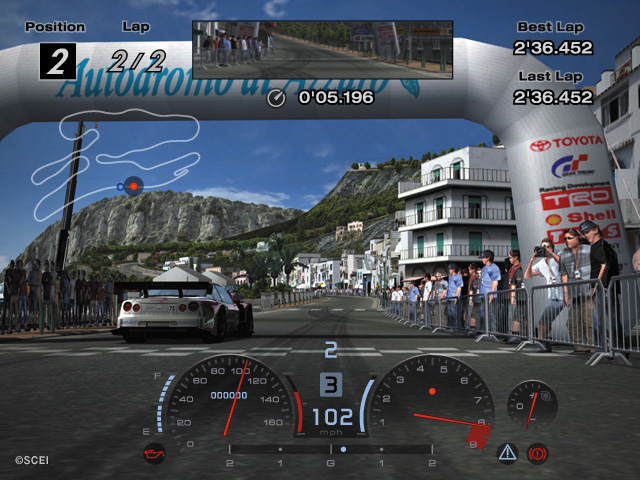Click the triangle warning light icon

(x=507, y=453)
